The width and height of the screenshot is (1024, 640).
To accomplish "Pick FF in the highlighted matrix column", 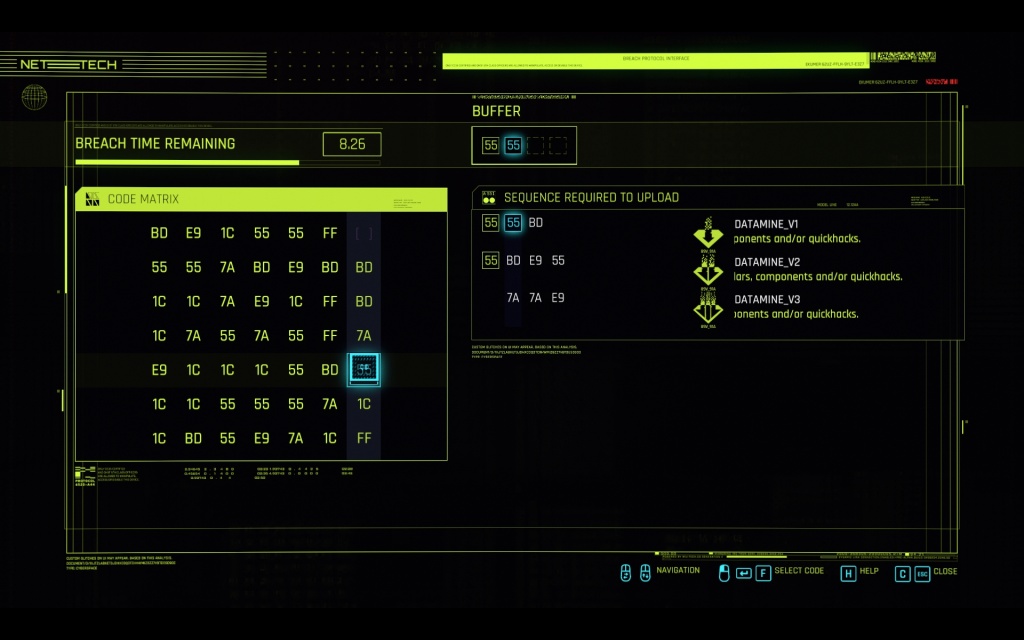I will [364, 438].
